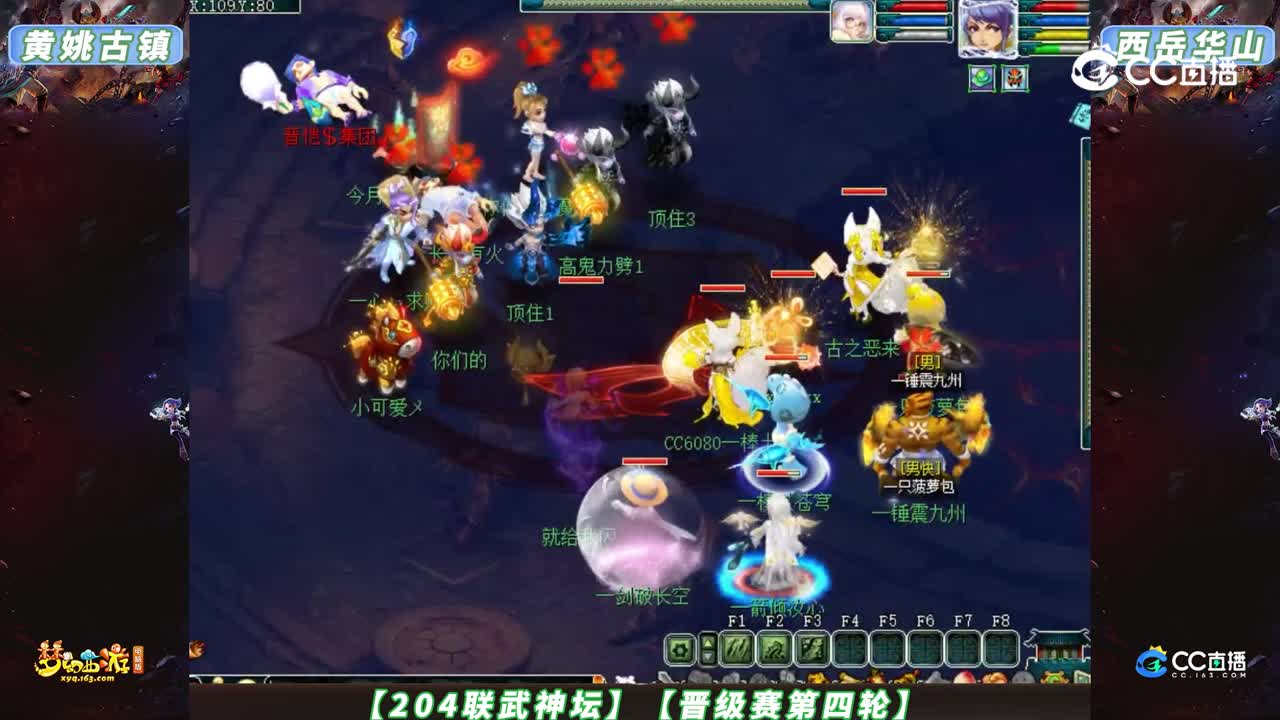Expand the skill bar with the up arrow
Screen dimensions: 1280x720
pos(708,642)
